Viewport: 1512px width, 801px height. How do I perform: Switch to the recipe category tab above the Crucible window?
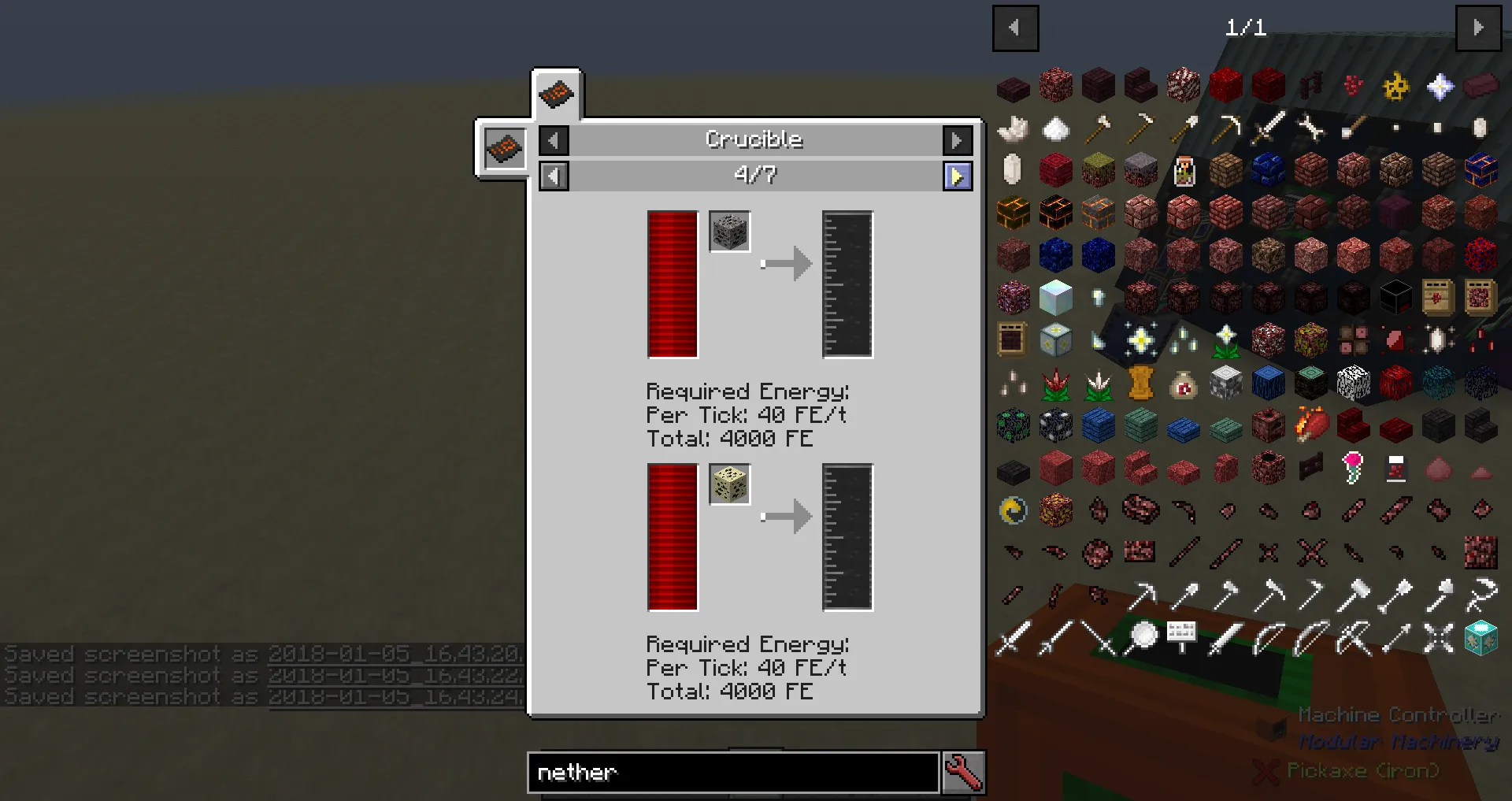[x=557, y=94]
